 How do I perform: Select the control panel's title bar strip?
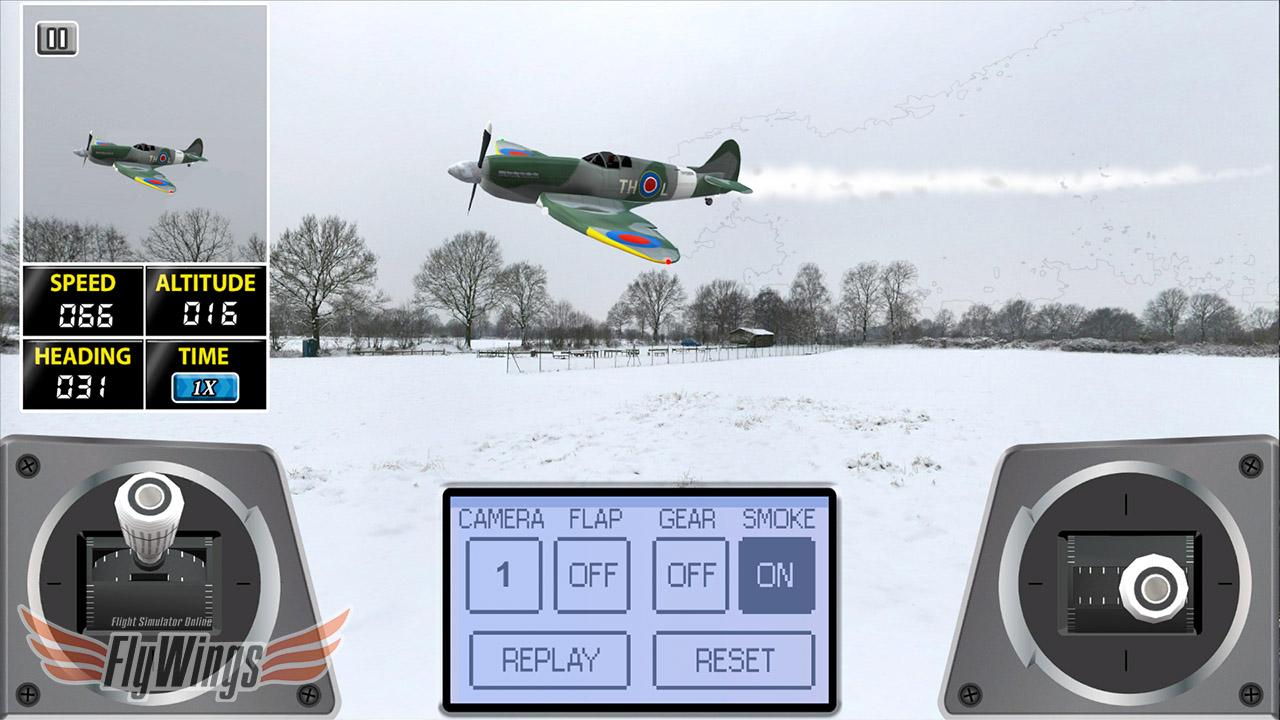click(x=636, y=500)
